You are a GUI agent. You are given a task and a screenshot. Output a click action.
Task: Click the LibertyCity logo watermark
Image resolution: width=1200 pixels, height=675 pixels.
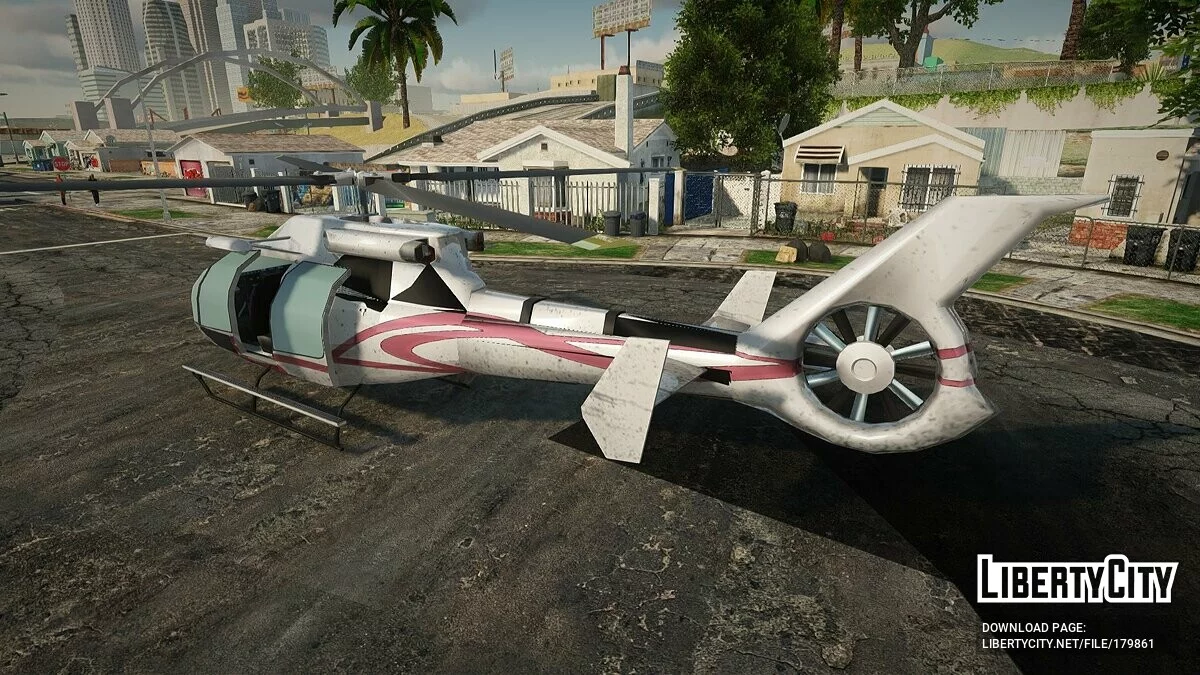click(x=1077, y=580)
